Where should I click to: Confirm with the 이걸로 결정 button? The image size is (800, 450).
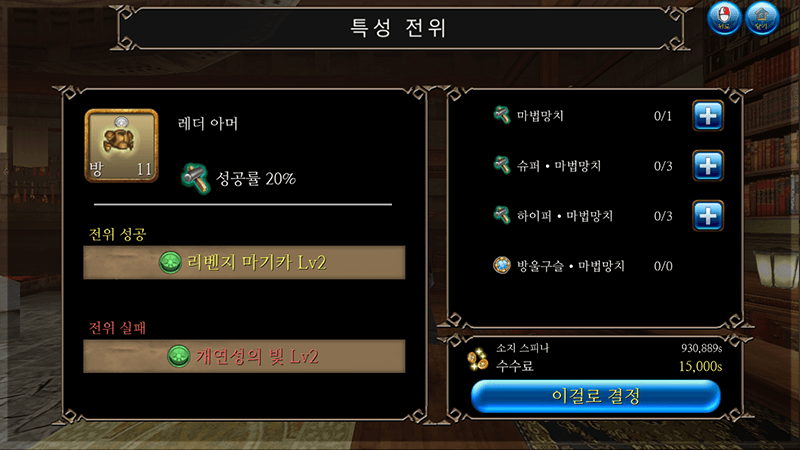[x=596, y=396]
